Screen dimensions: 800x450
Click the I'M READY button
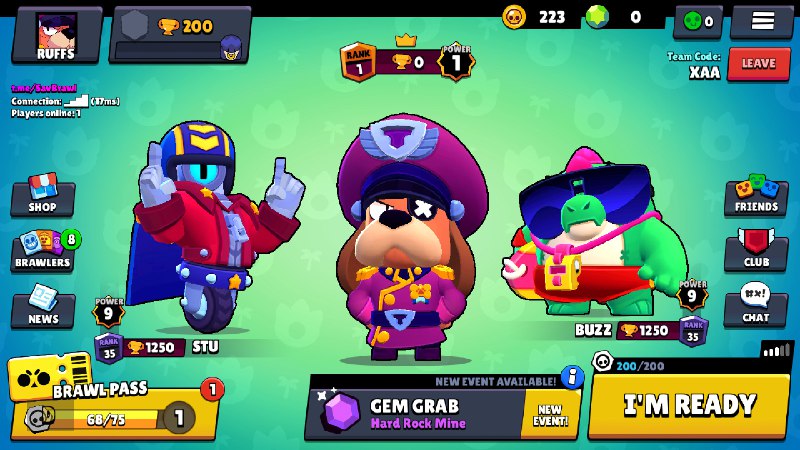(689, 405)
